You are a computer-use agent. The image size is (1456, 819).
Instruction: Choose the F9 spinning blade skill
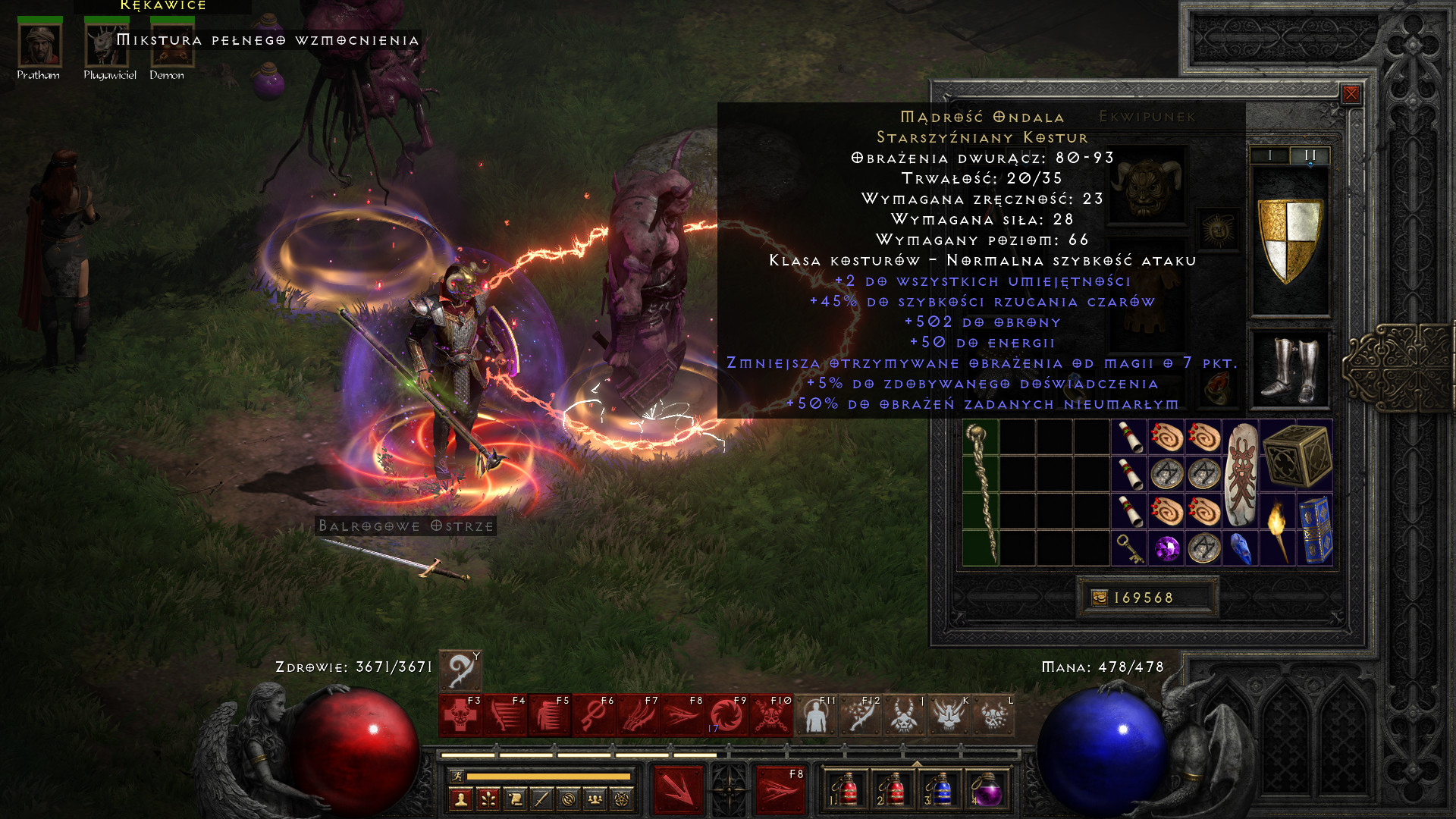coord(726,715)
